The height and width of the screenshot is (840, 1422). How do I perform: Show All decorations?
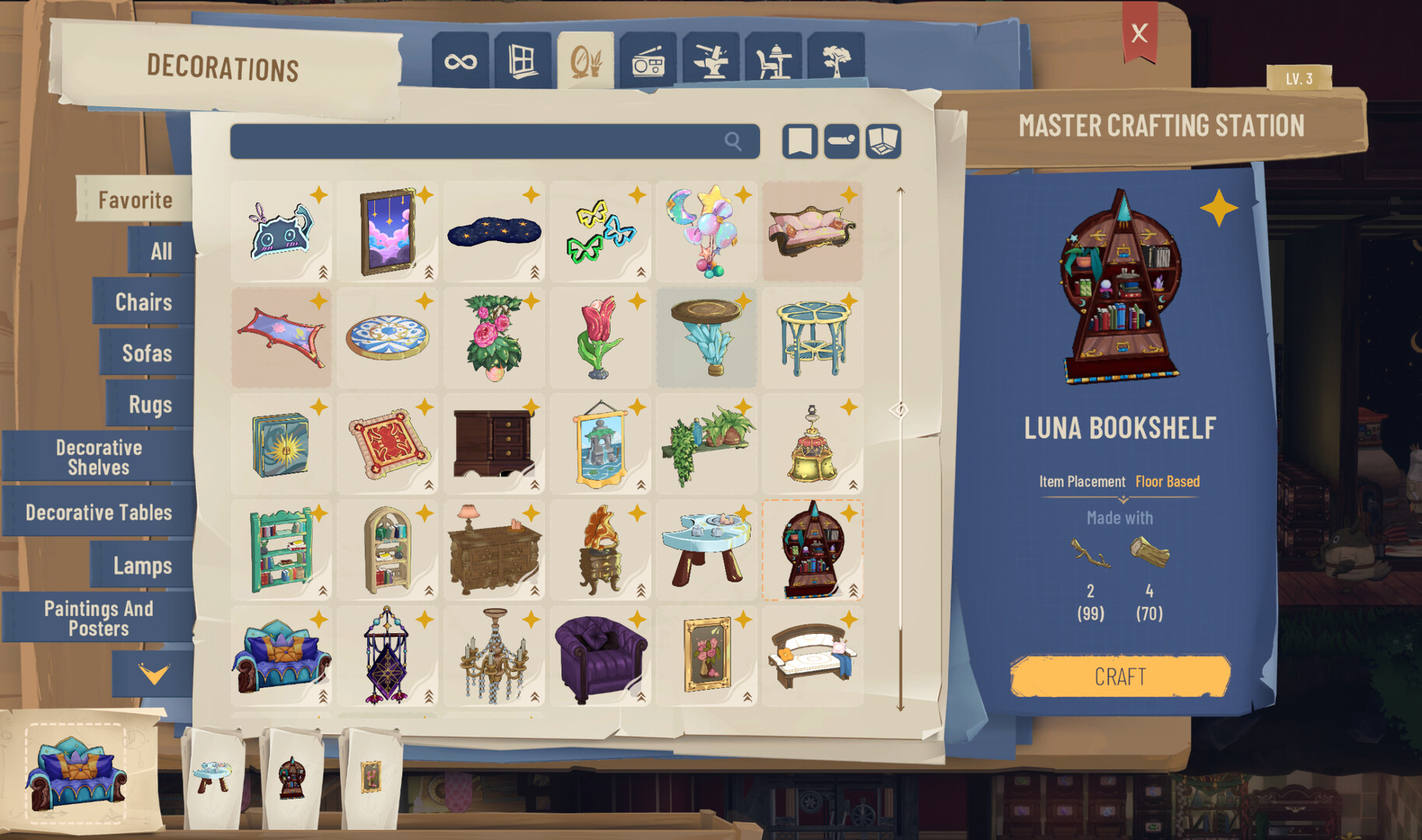click(x=161, y=251)
